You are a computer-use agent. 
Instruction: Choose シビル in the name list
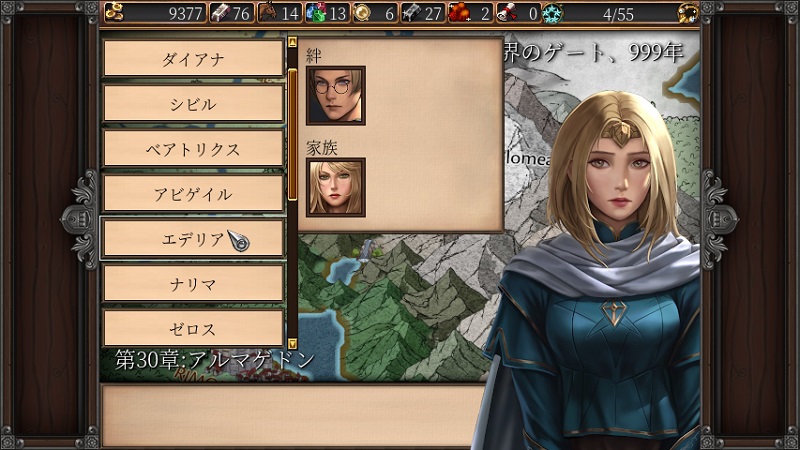pos(193,104)
